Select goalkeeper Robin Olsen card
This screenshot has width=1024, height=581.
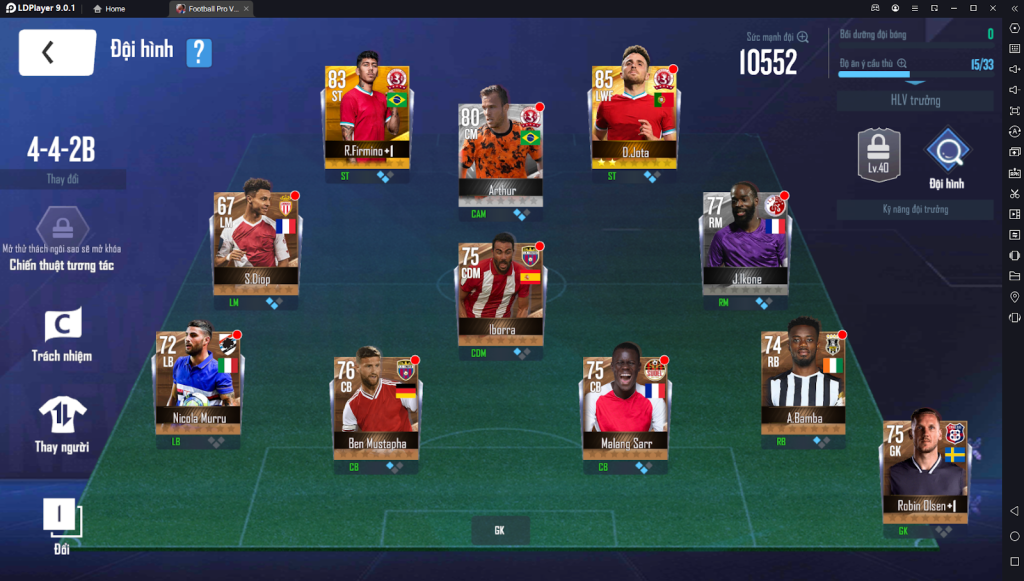[x=924, y=465]
